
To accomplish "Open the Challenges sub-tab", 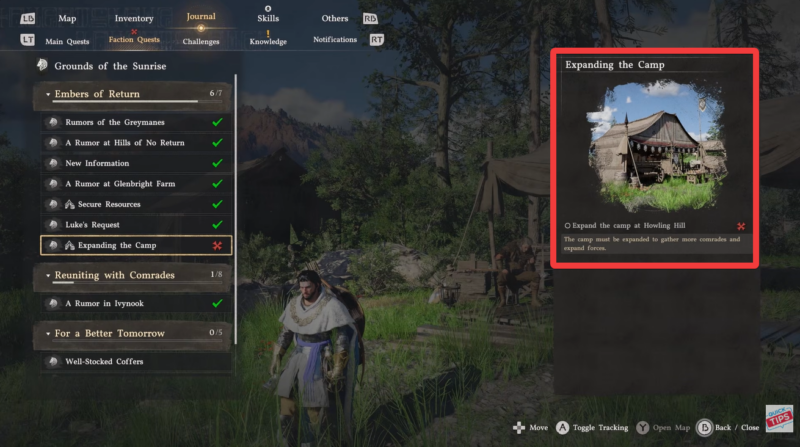I will 201,41.
